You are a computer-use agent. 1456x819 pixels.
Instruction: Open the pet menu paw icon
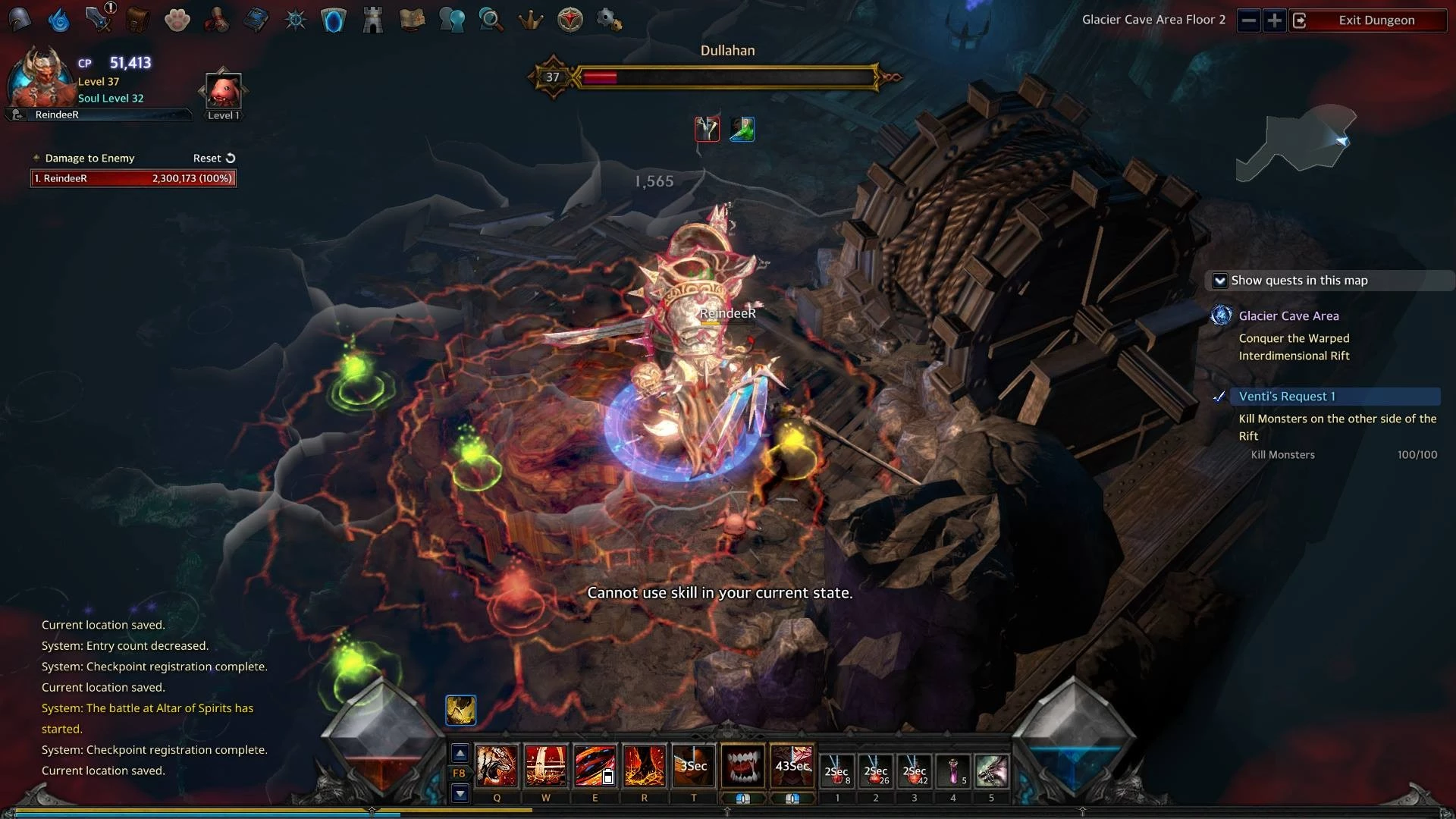tap(177, 20)
